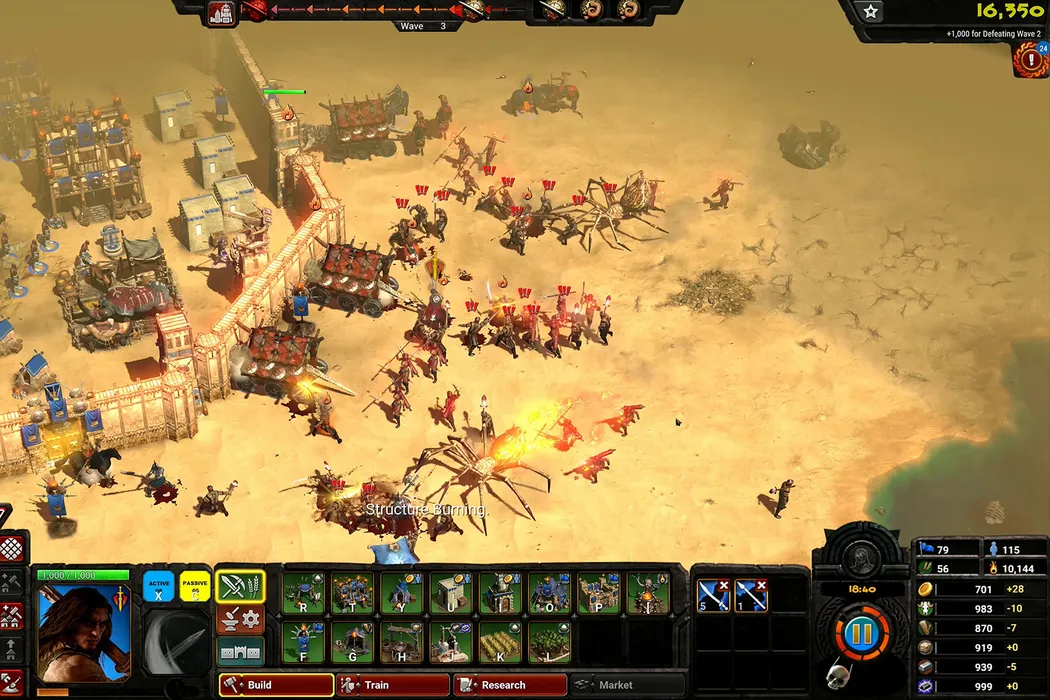Open the red alert notification with badge 24
The image size is (1050, 700).
tap(1030, 60)
